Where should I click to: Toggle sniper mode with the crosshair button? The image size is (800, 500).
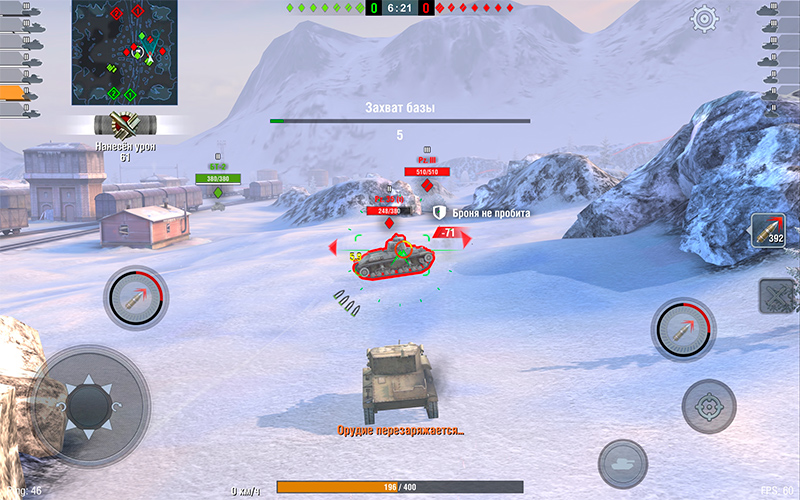pos(709,406)
